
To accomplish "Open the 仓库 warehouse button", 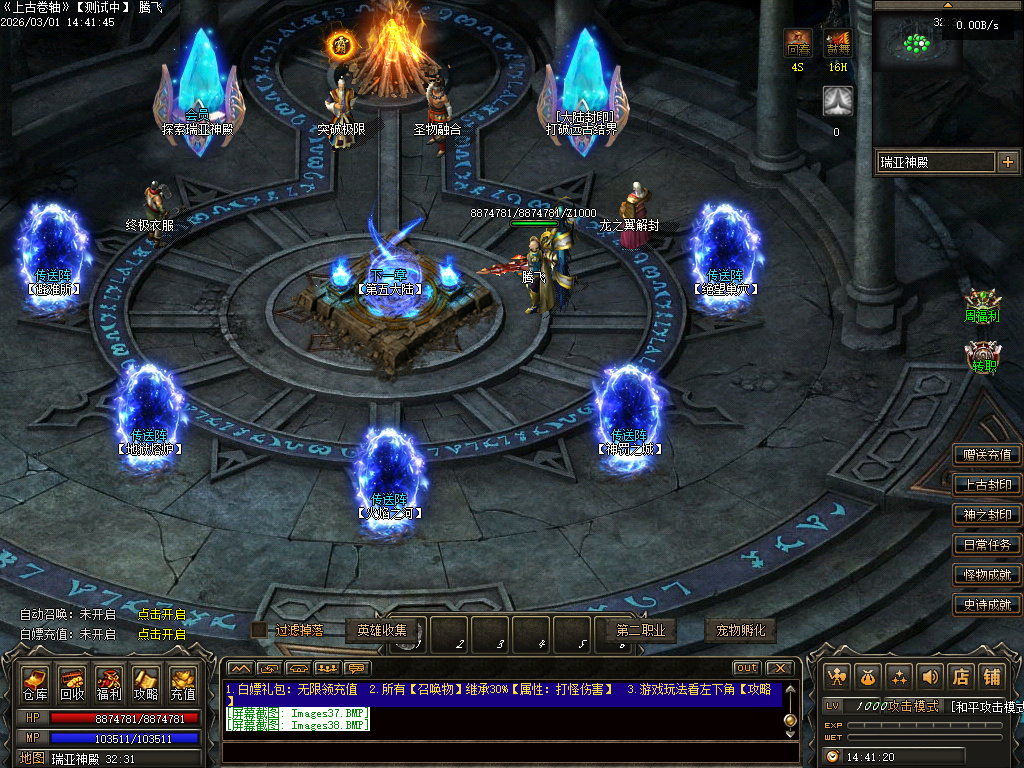I will [35, 683].
